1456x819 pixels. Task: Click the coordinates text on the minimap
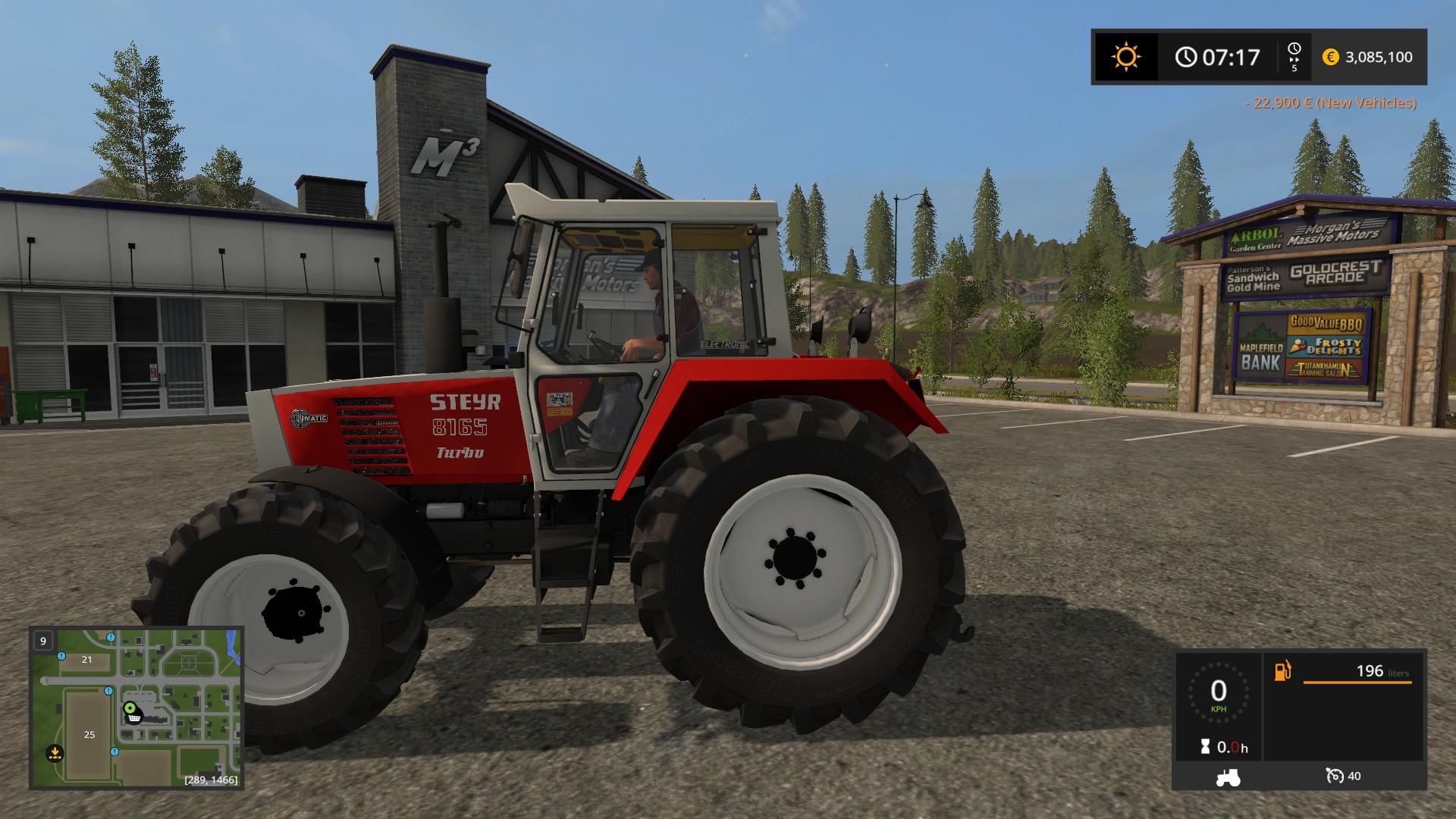point(211,780)
